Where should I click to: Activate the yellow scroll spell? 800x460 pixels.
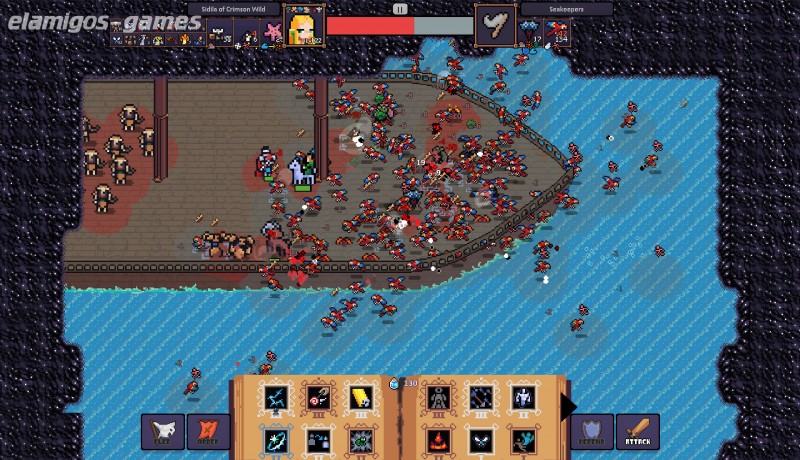[360, 397]
